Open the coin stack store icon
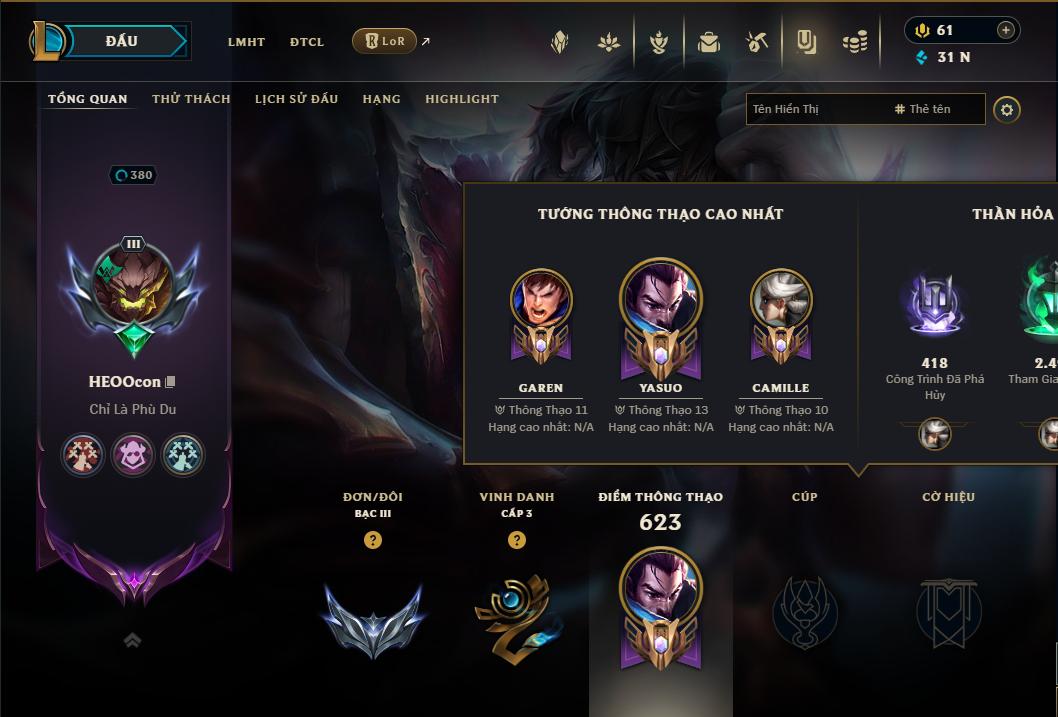Screen dimensions: 1058x717 [855, 42]
